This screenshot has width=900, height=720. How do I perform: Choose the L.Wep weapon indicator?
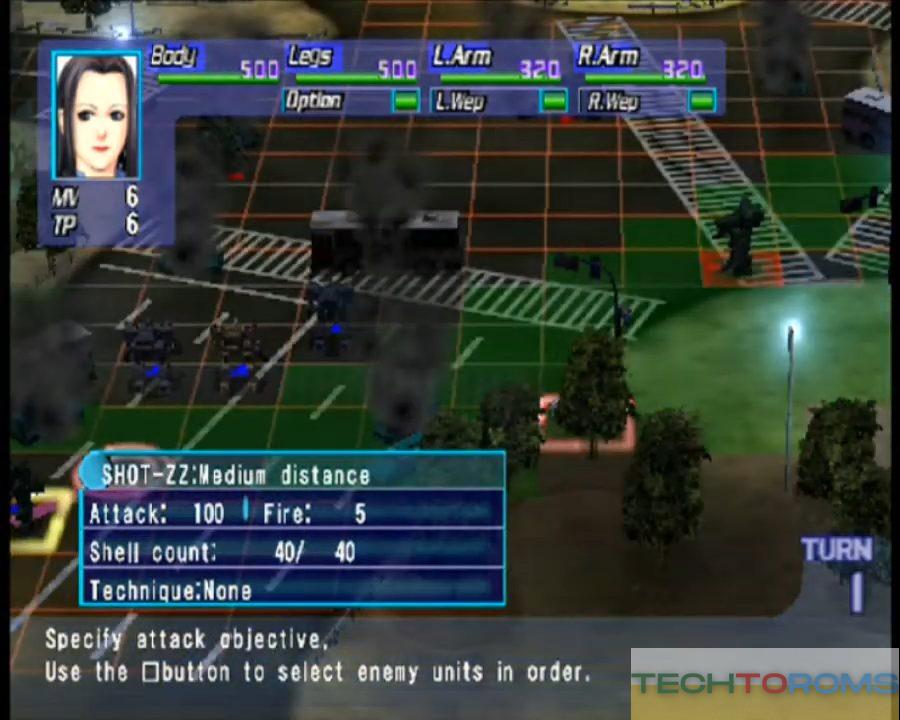tap(553, 101)
